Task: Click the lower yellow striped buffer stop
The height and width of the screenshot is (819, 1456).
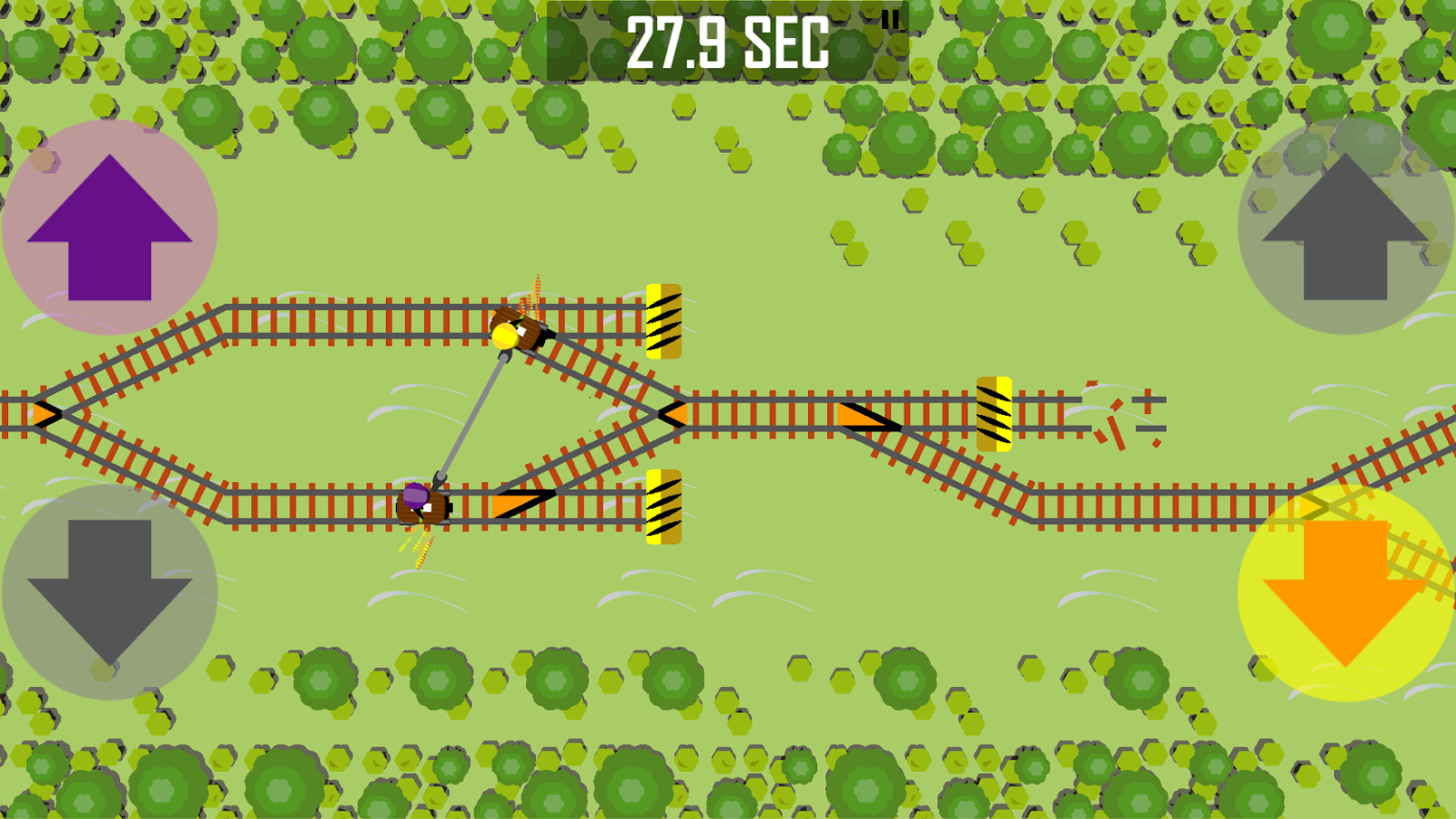Action: click(662, 505)
